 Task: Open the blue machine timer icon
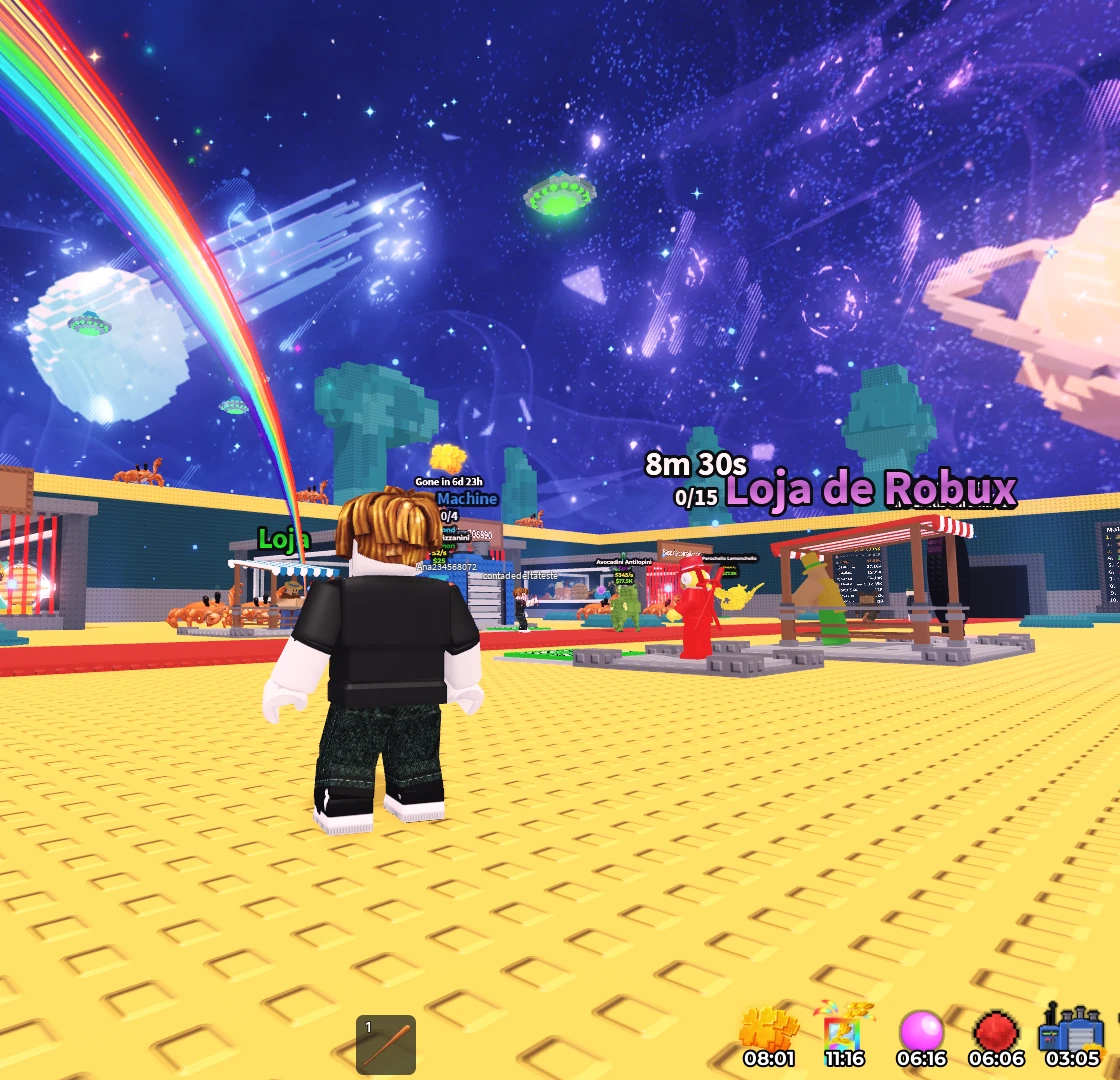[1071, 1028]
